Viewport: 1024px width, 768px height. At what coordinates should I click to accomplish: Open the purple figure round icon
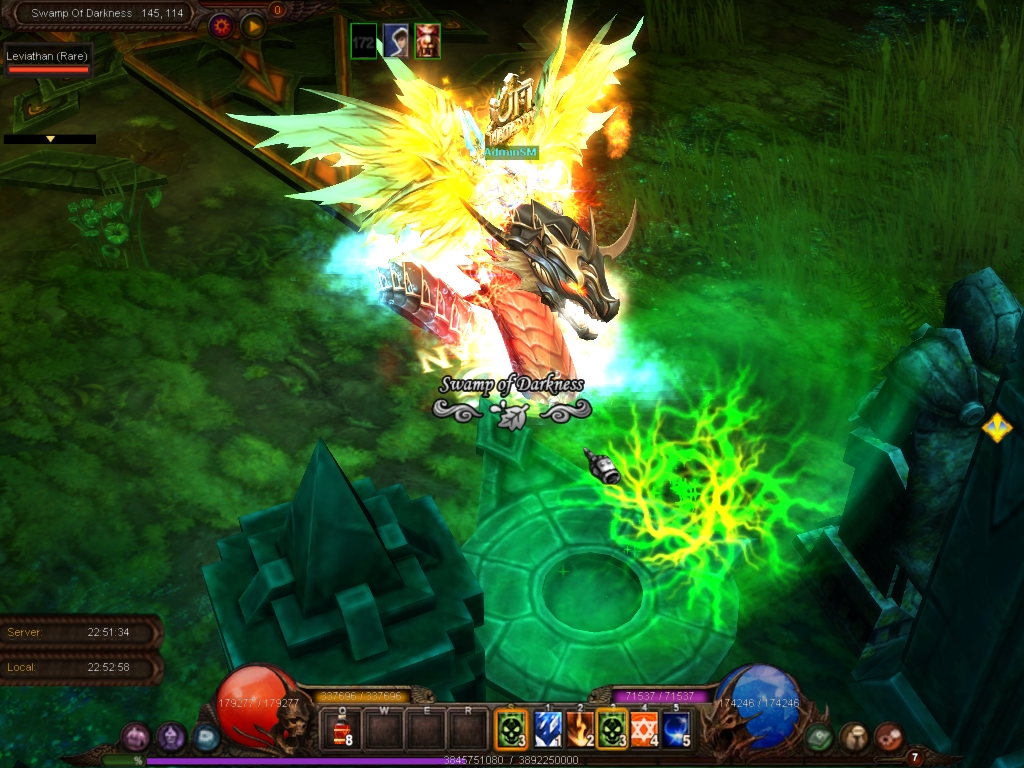point(171,737)
